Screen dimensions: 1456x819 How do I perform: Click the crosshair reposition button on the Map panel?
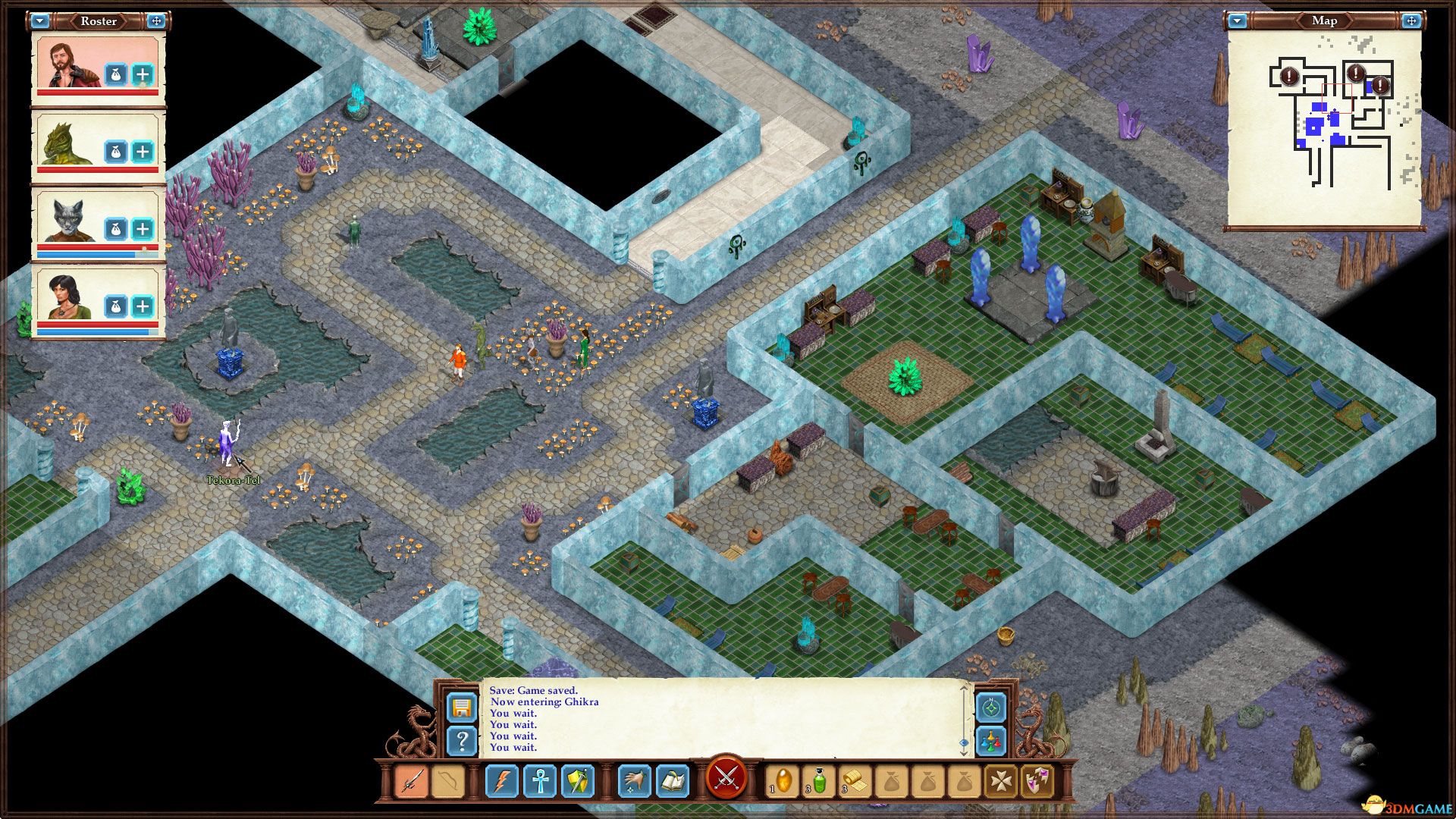click(1412, 21)
